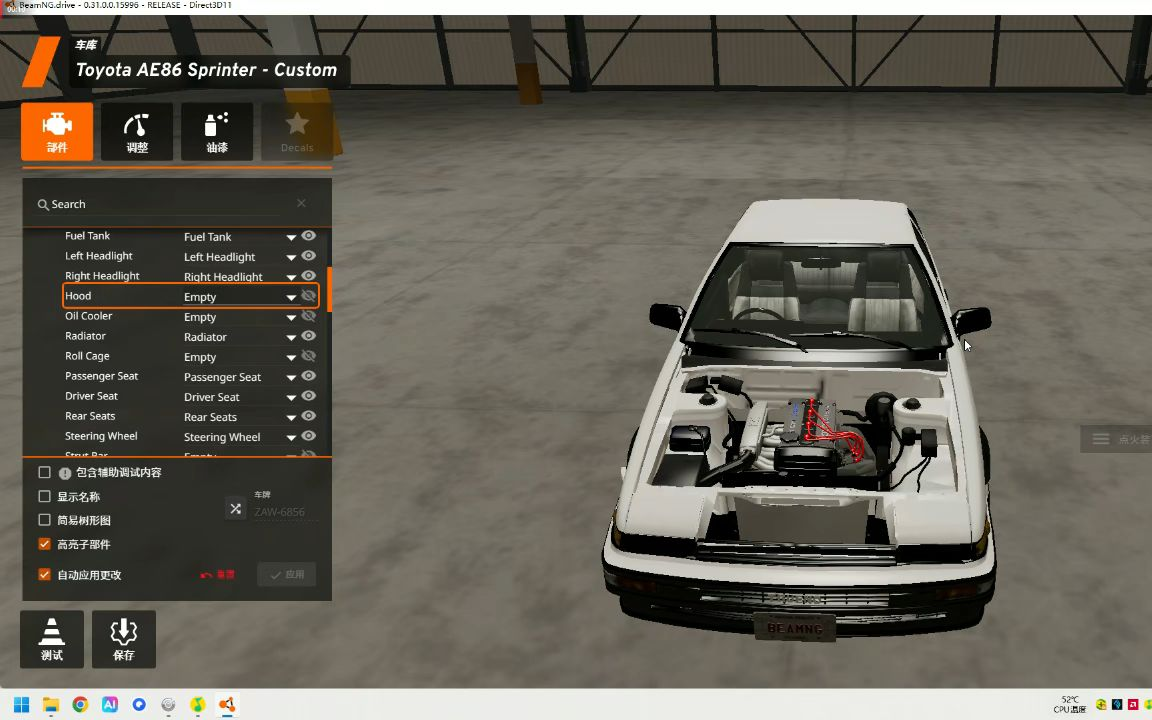This screenshot has width=1152, height=720.
Task: Toggle Left Headlight visibility eye
Action: point(309,256)
